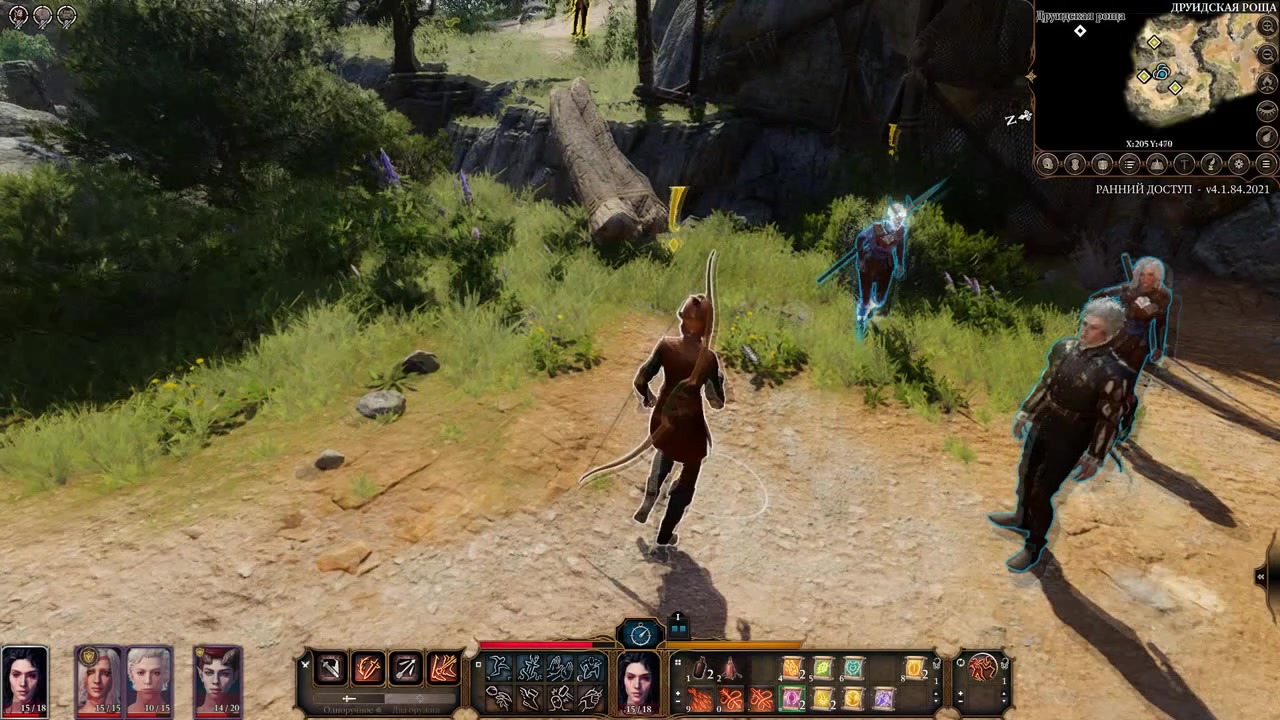Use the green leaf scroll in hotbar
This screenshot has height=720, width=1280.
[823, 667]
